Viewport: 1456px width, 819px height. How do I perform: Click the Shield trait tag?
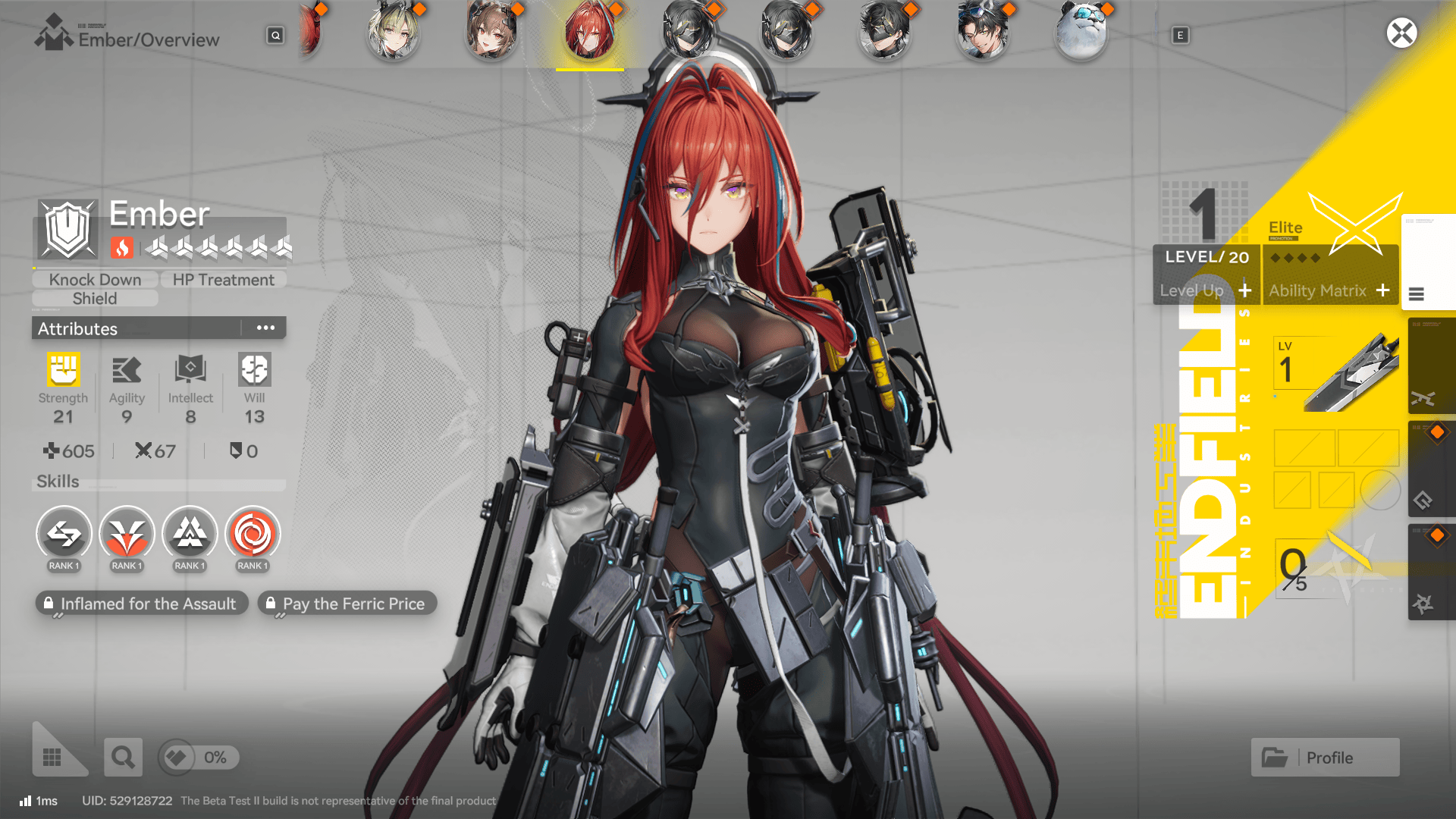(x=94, y=298)
